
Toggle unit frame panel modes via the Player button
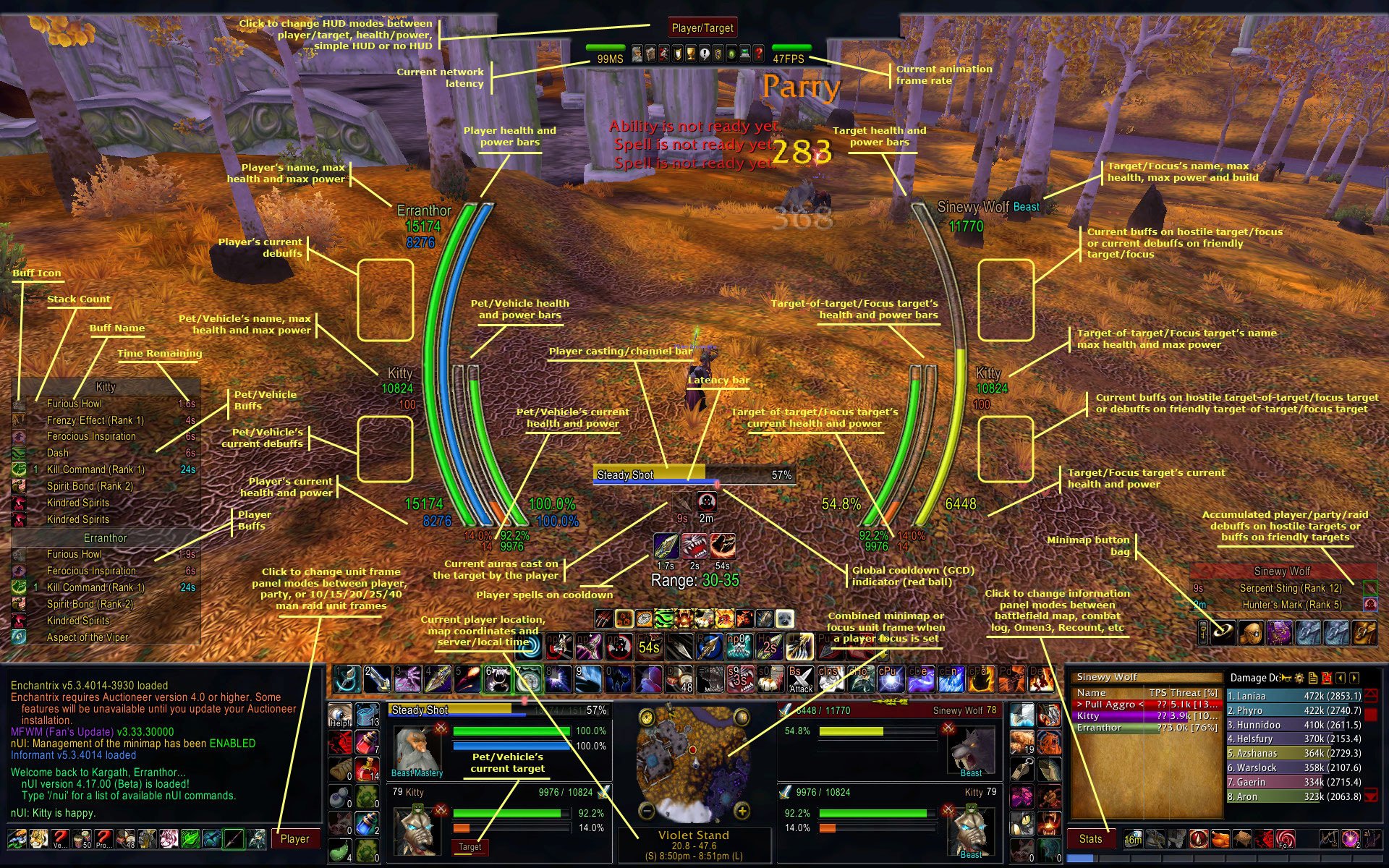click(295, 839)
